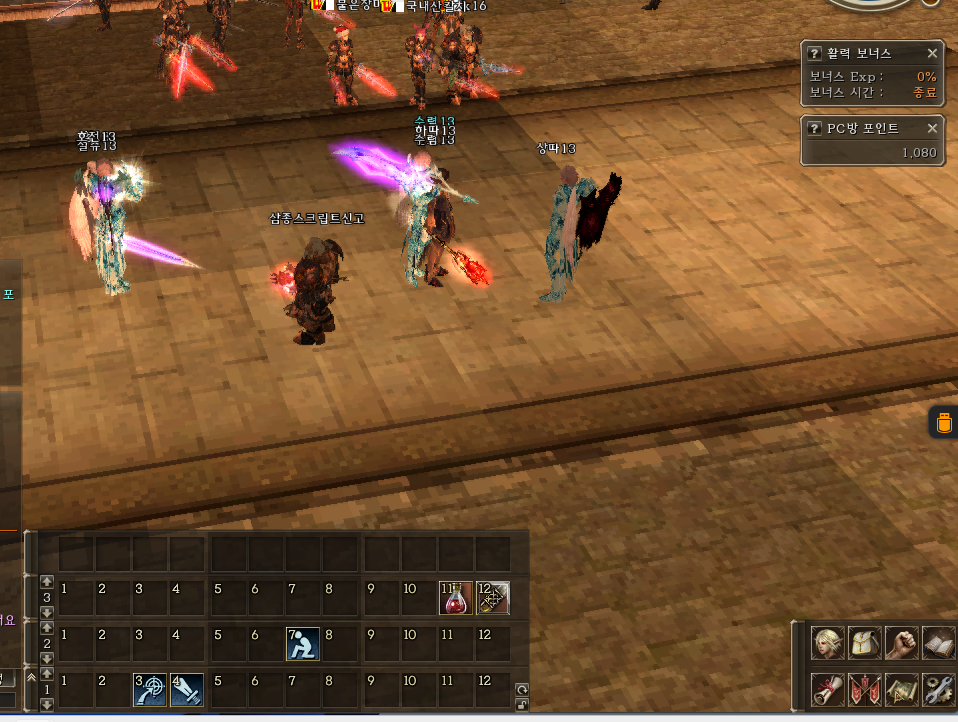The width and height of the screenshot is (958, 722).
Task: Open the fist actions menu icon
Action: [x=901, y=643]
